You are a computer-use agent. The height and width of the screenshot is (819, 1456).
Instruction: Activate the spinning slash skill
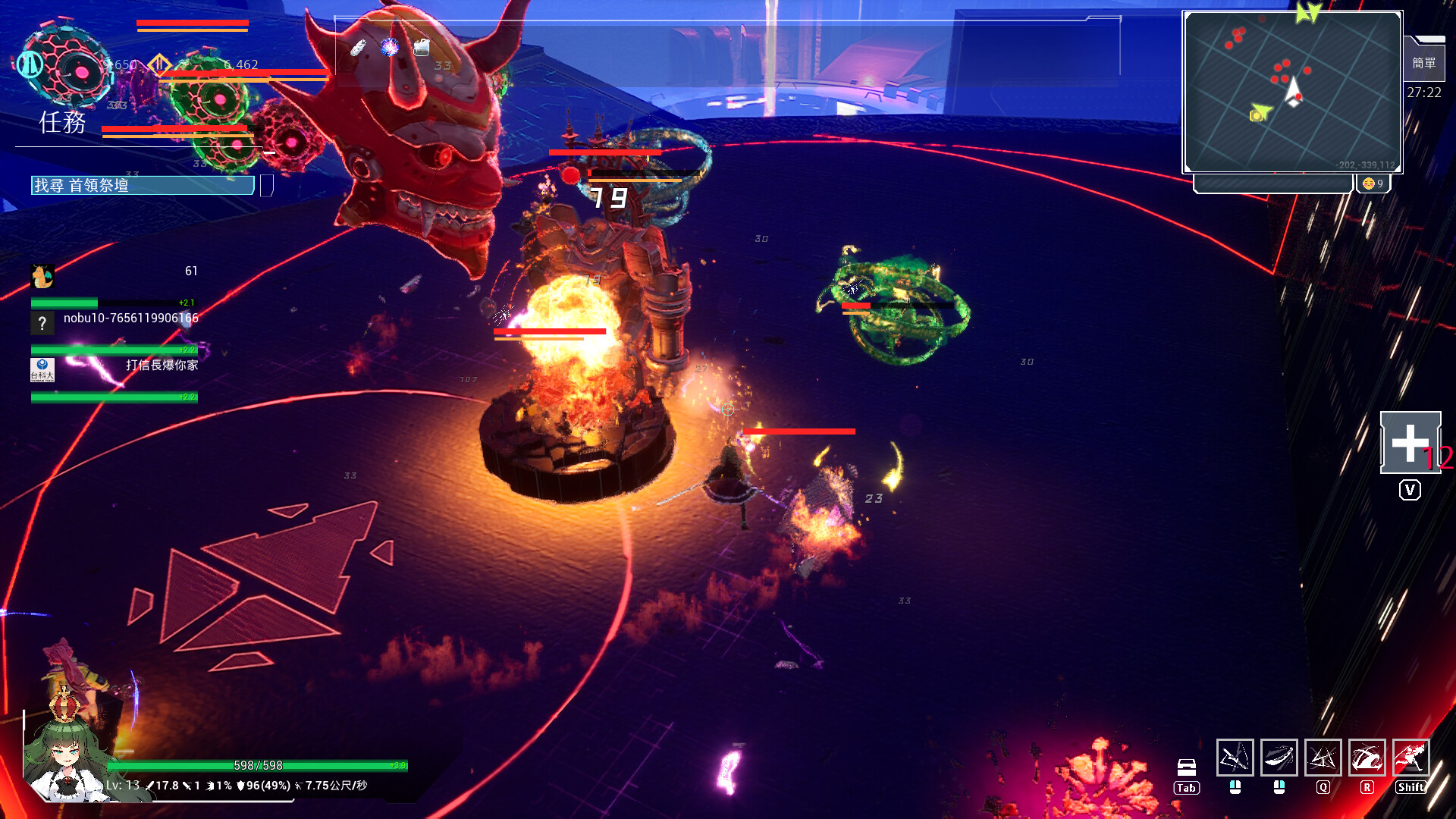click(x=1367, y=758)
